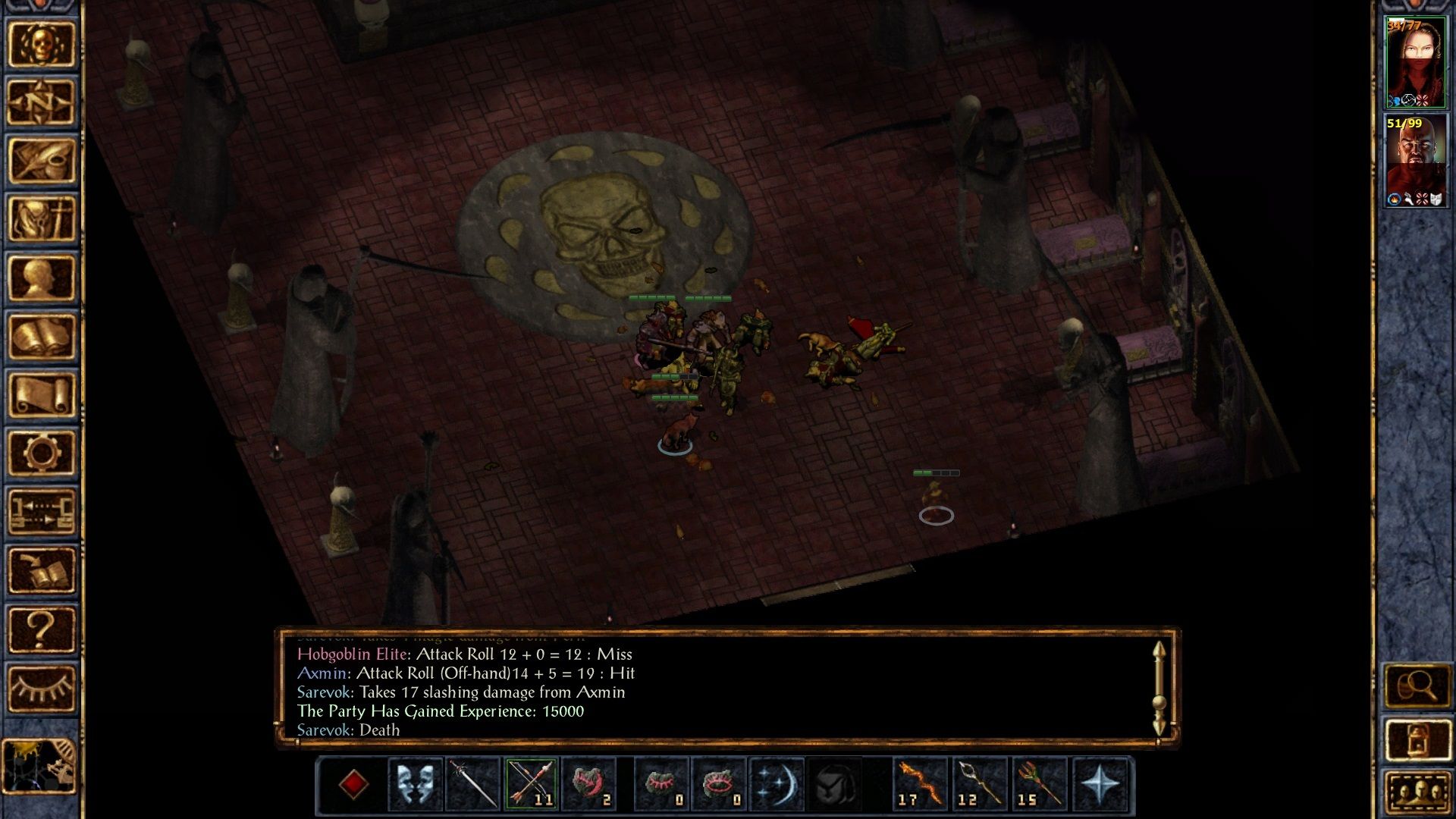
Task: Open the area map with the compass
Action: pos(42,102)
